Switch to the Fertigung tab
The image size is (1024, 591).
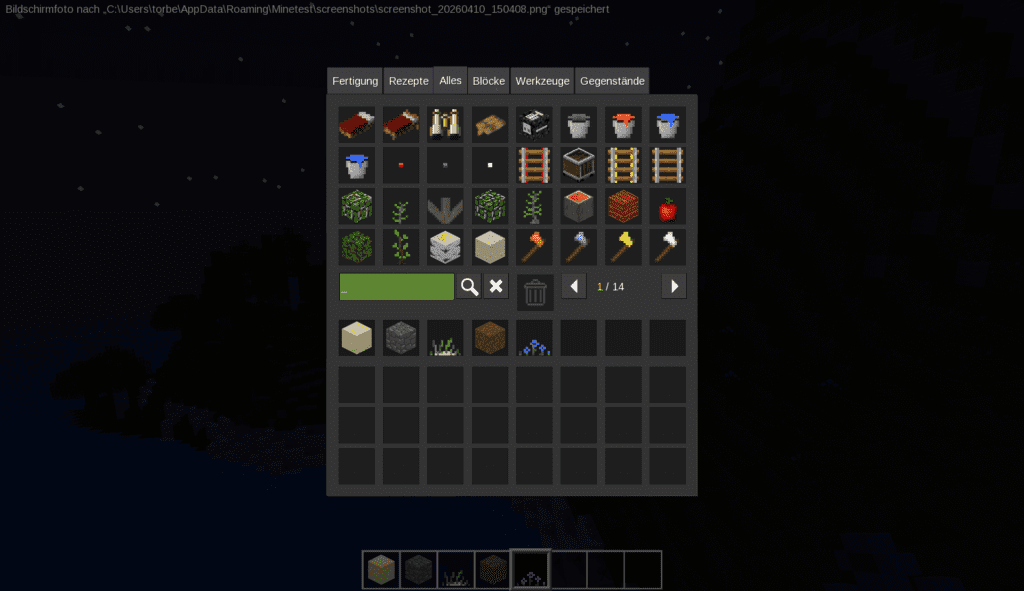355,81
